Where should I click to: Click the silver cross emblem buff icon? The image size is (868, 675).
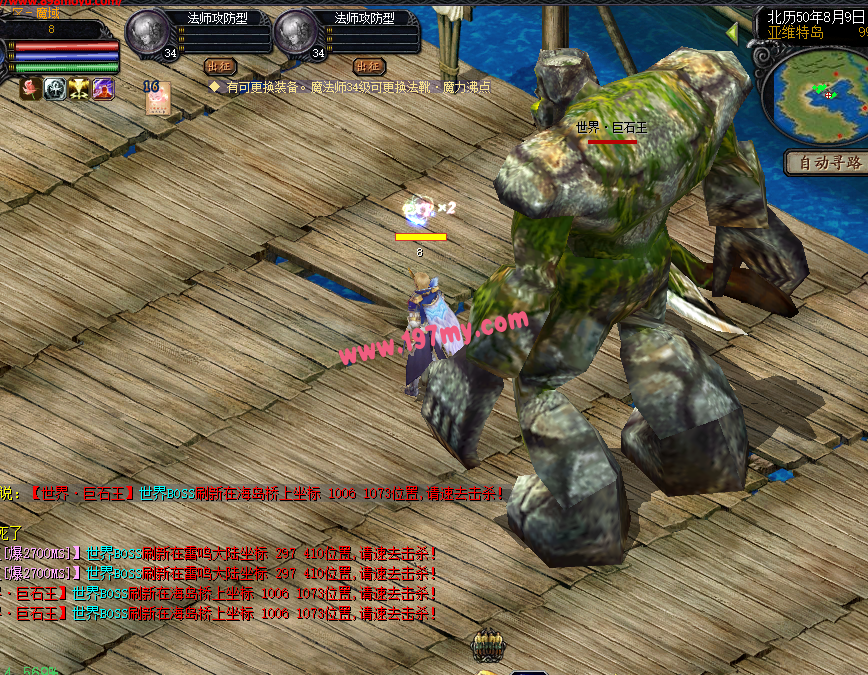(x=55, y=89)
